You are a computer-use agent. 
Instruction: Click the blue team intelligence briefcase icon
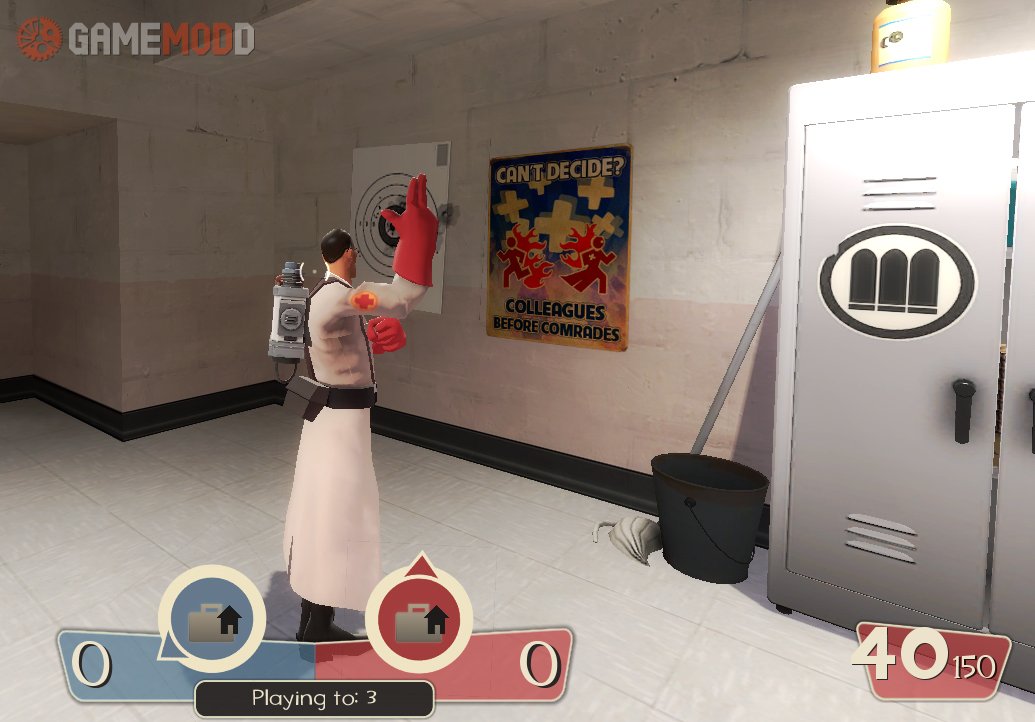pyautogui.click(x=212, y=620)
